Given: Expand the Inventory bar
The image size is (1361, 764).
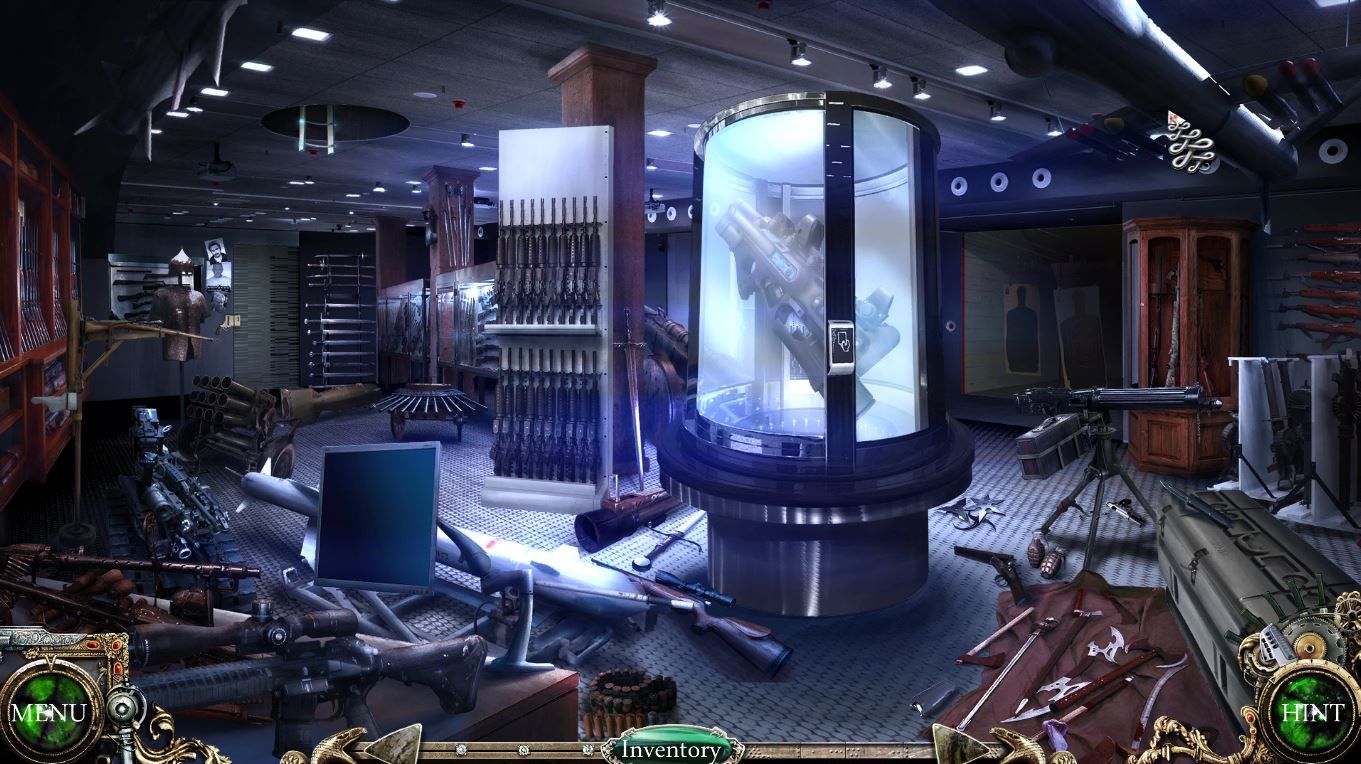Looking at the screenshot, I should [670, 749].
